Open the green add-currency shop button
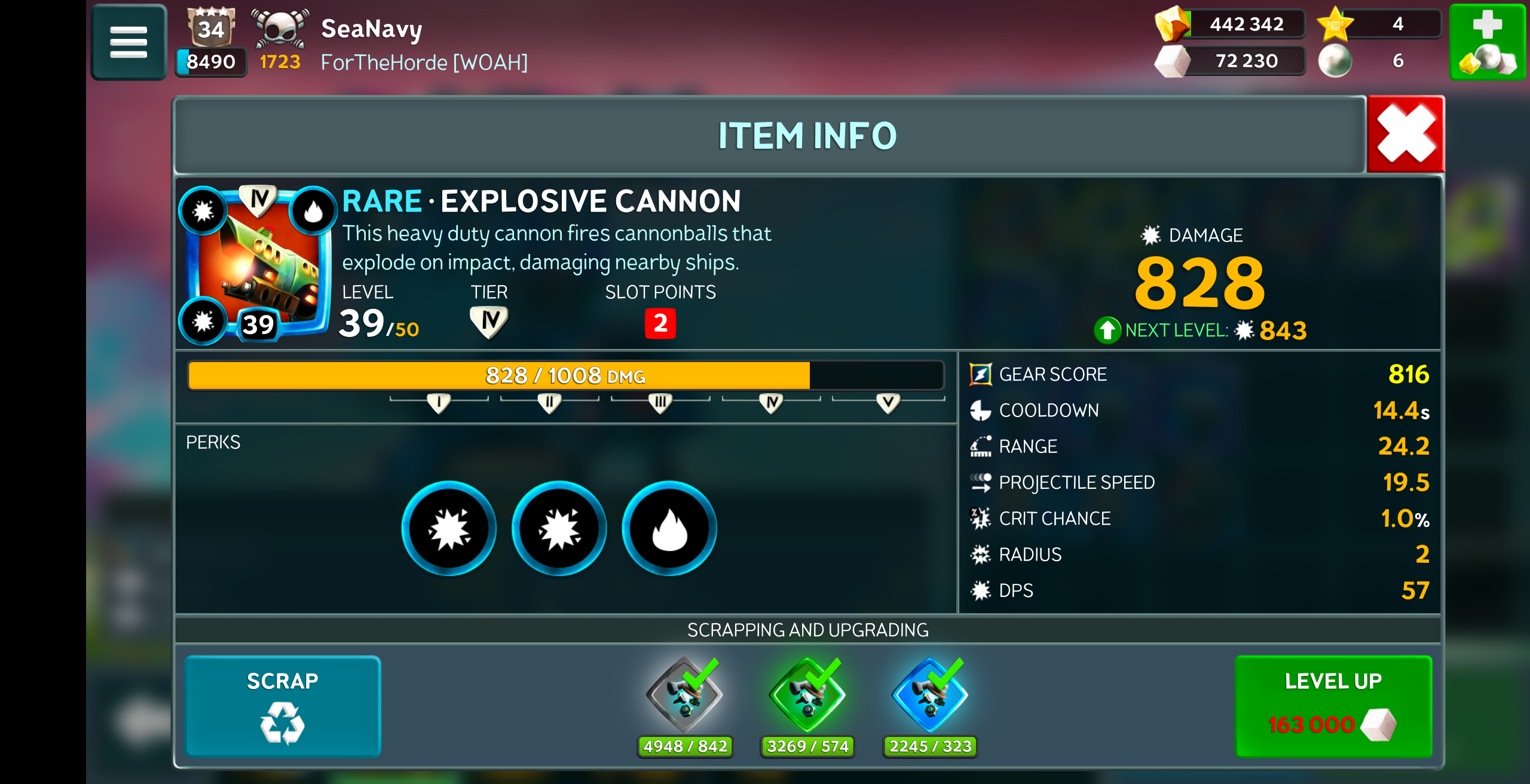The width and height of the screenshot is (1530, 784). (1487, 42)
